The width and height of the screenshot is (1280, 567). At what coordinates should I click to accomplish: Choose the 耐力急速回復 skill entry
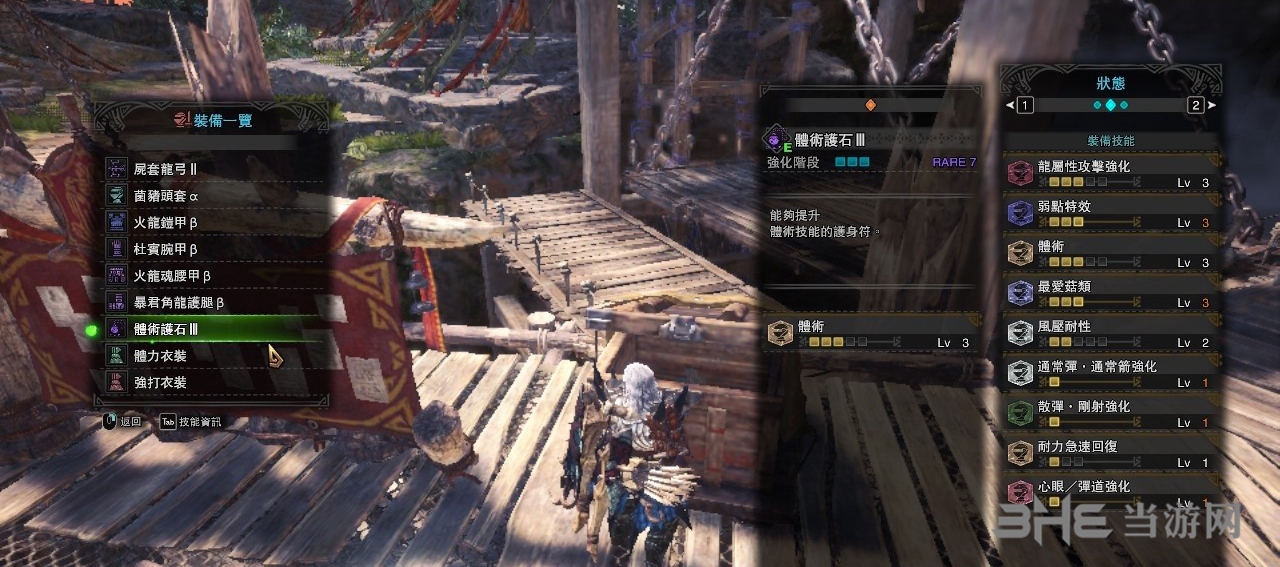pyautogui.click(x=1112, y=454)
